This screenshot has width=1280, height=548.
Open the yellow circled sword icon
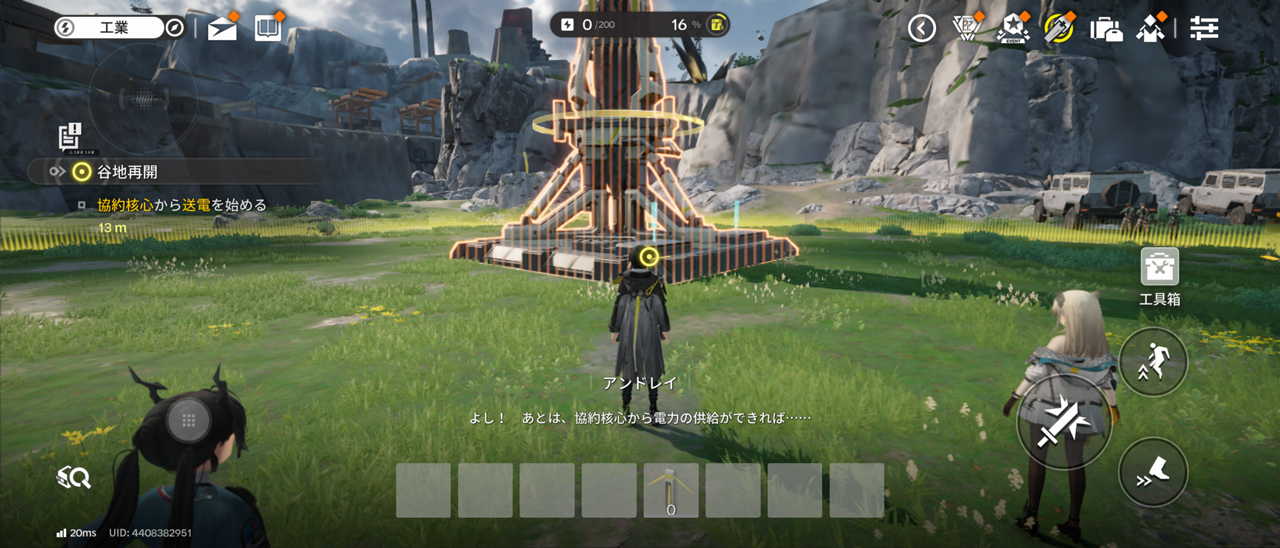[1058, 28]
